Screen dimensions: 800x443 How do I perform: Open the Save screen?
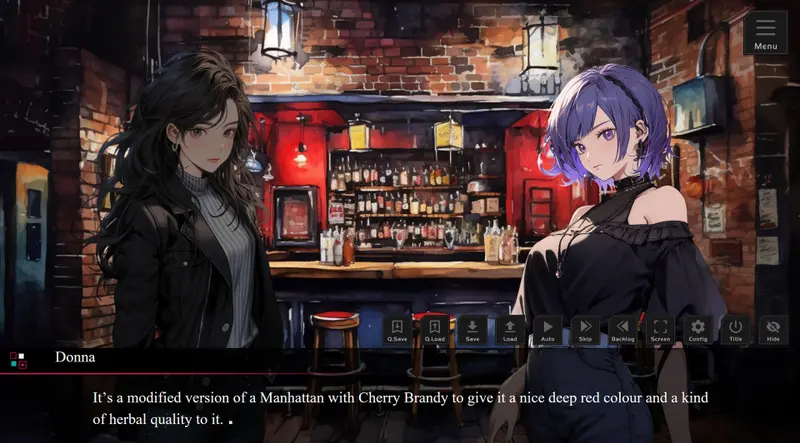tap(472, 330)
